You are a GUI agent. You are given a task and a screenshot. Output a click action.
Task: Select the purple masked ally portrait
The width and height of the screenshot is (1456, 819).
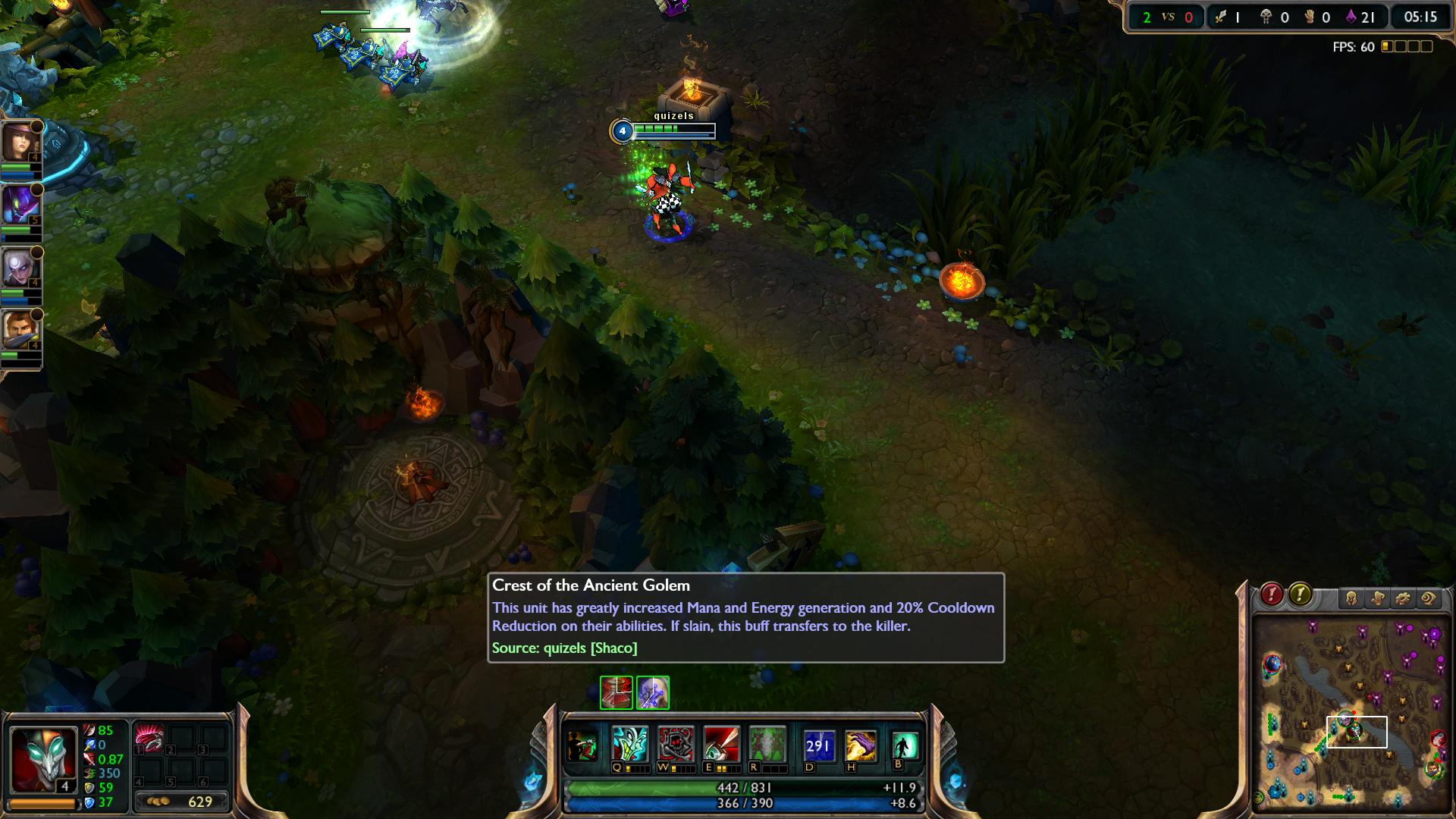pos(18,203)
